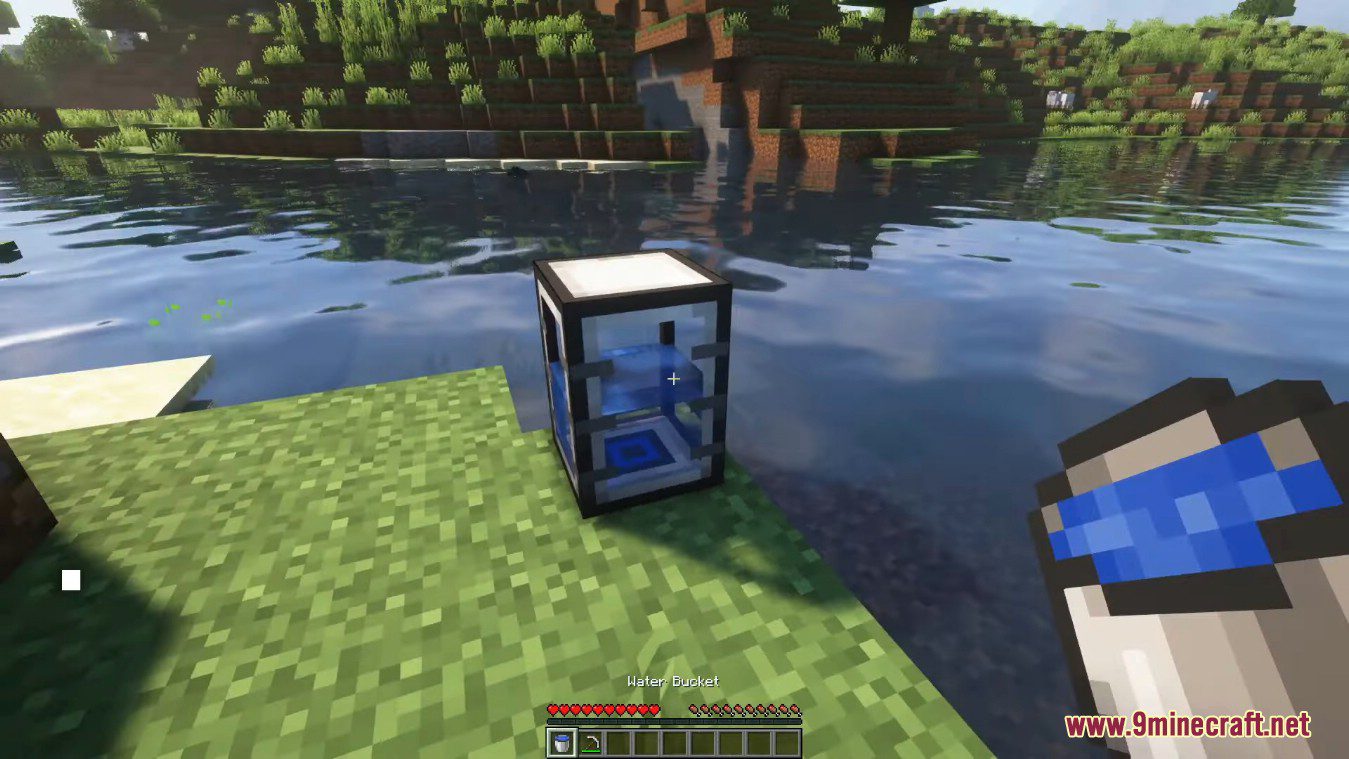Viewport: 1349px width, 759px height.
Task: Click the crosshair at screen center
Action: tap(673, 379)
